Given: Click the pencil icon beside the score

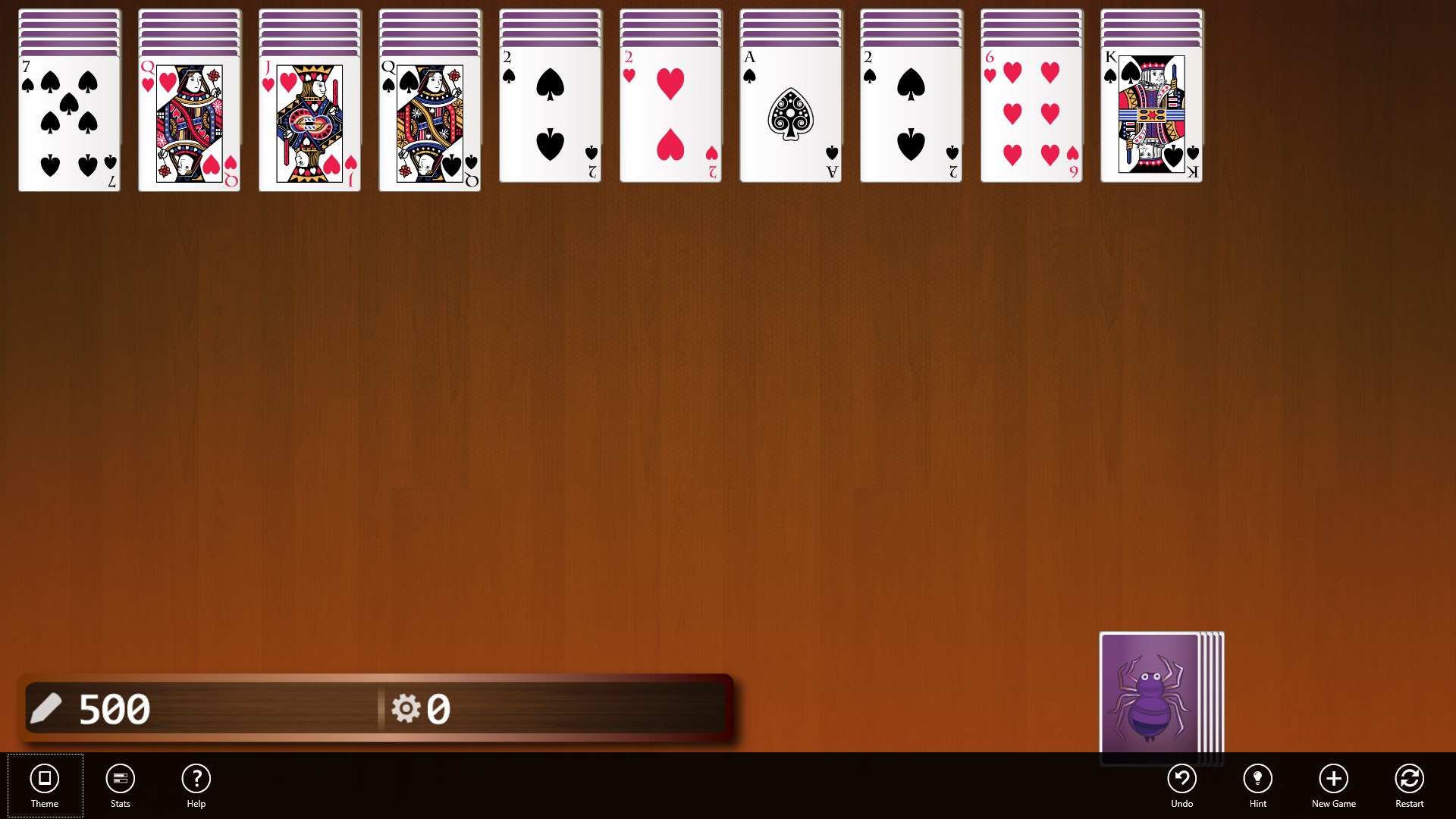Looking at the screenshot, I should coord(47,708).
